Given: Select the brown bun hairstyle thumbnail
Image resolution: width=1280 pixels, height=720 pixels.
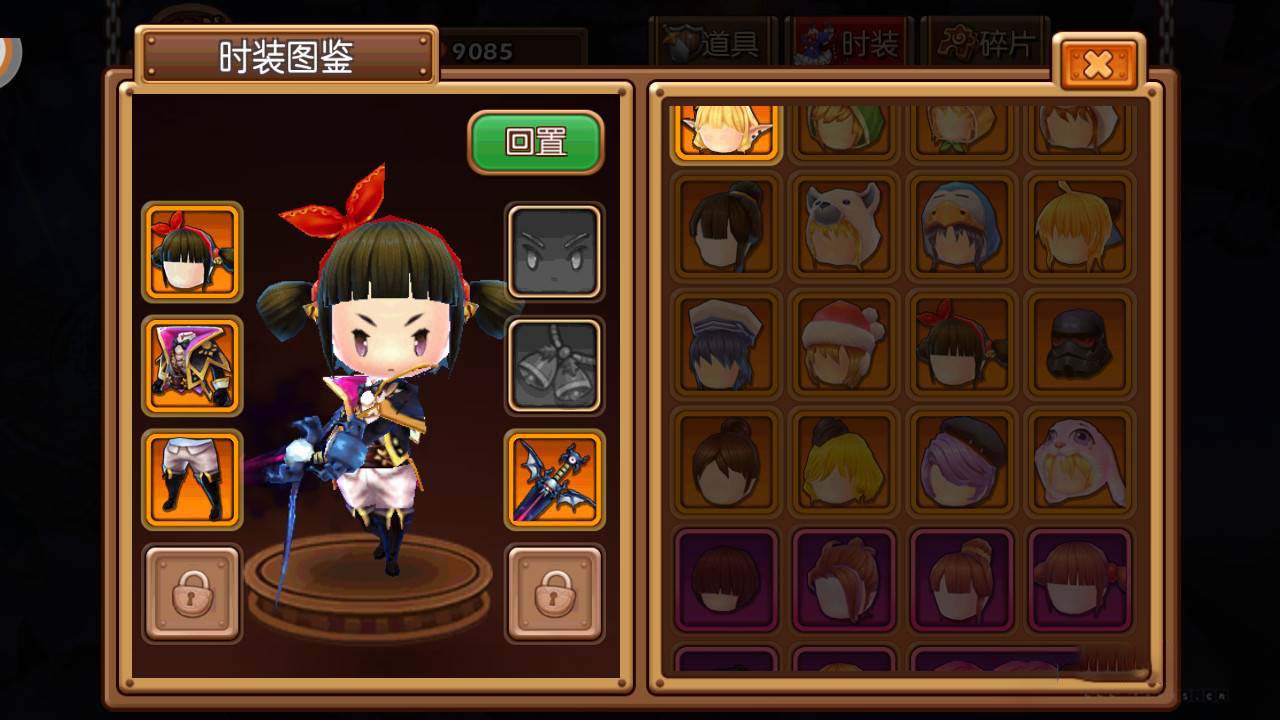Looking at the screenshot, I should (723, 463).
